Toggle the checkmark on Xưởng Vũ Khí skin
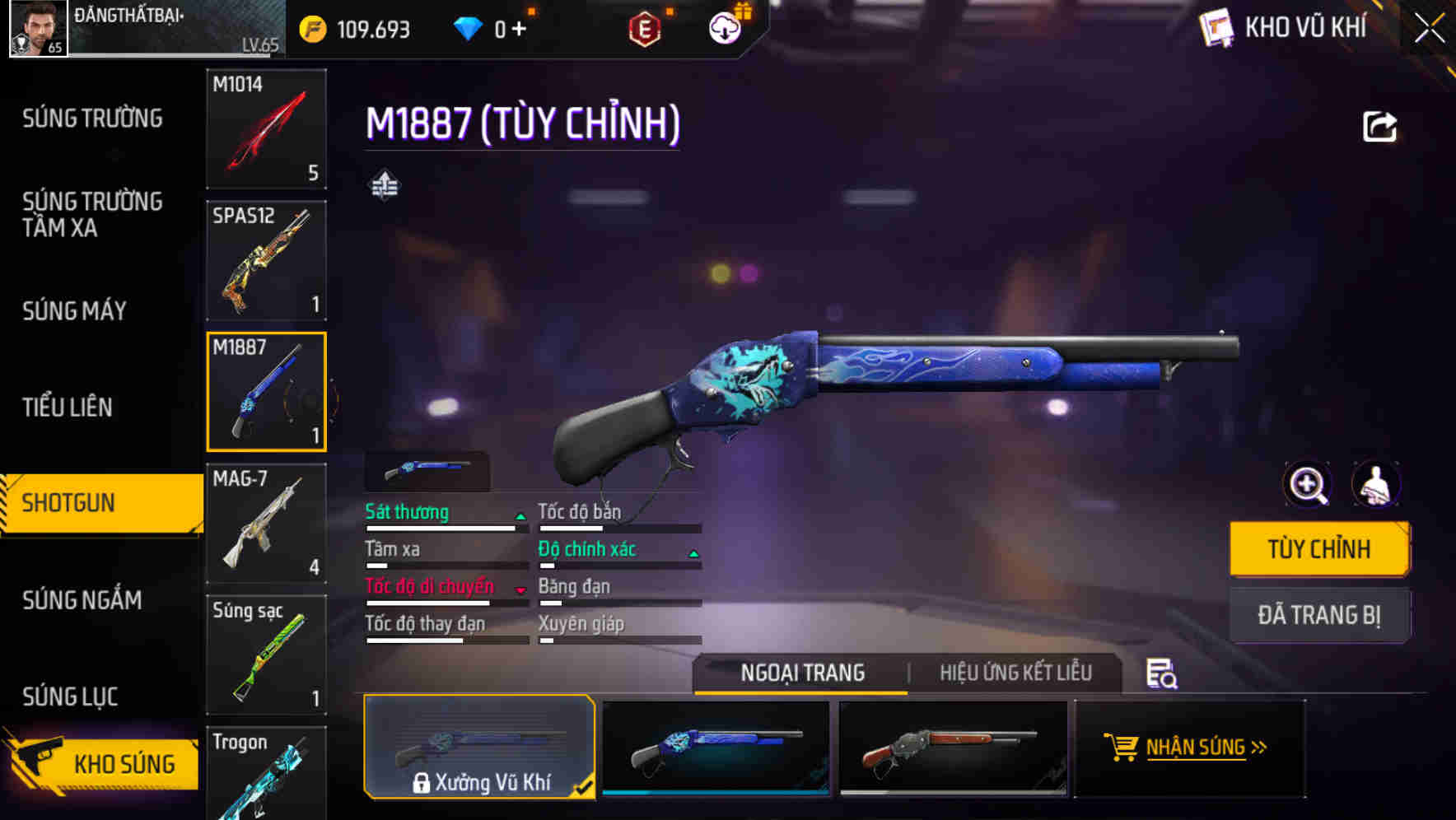This screenshot has width=1456, height=820. tap(584, 787)
